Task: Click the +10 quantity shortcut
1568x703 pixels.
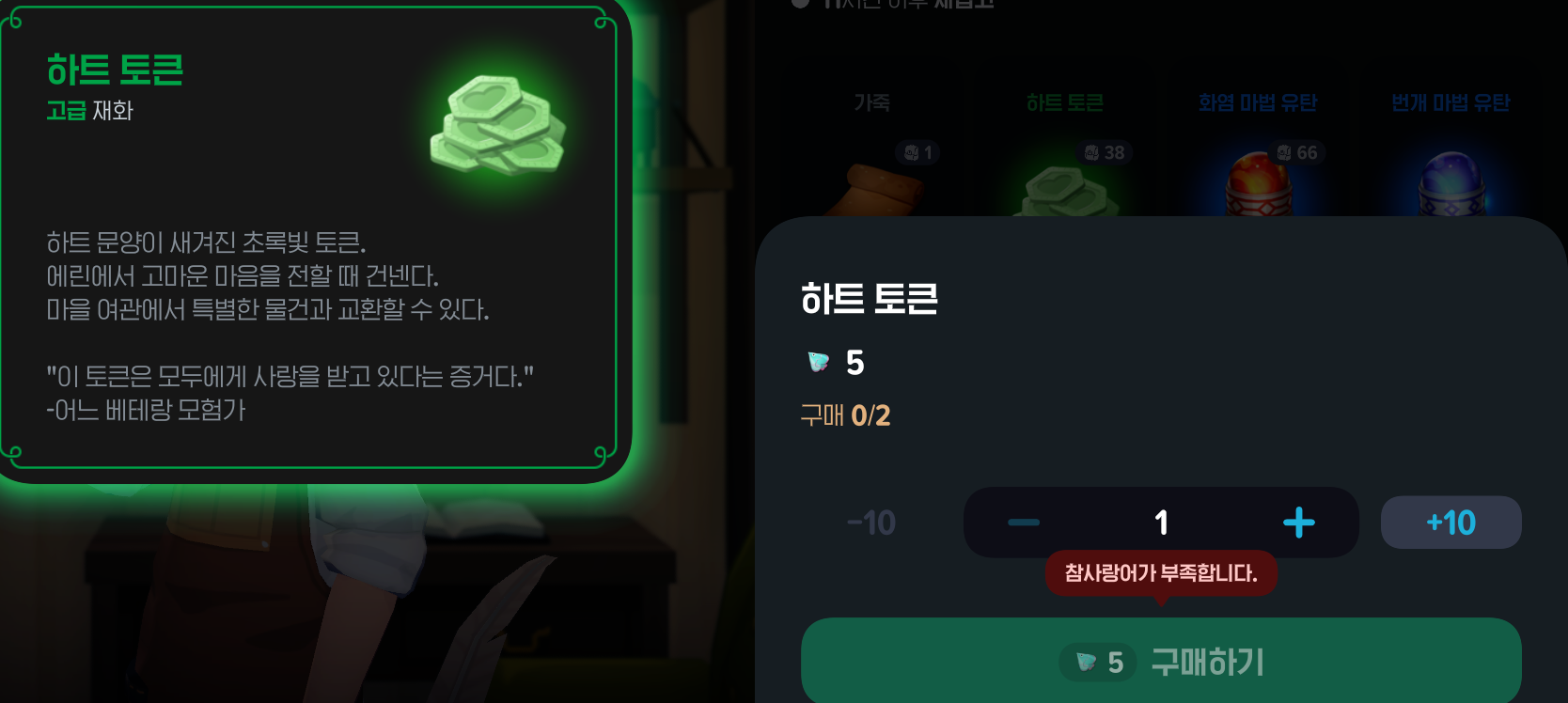Action: (x=1451, y=523)
